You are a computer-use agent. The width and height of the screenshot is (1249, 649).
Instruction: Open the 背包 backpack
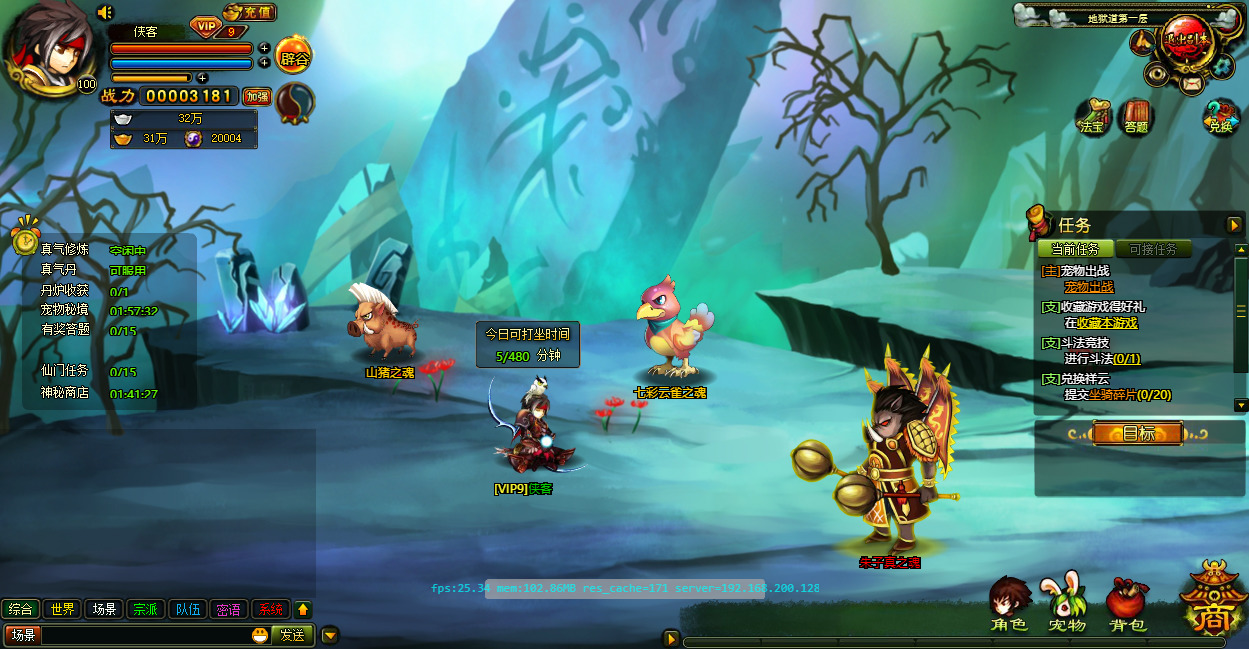(x=1127, y=605)
